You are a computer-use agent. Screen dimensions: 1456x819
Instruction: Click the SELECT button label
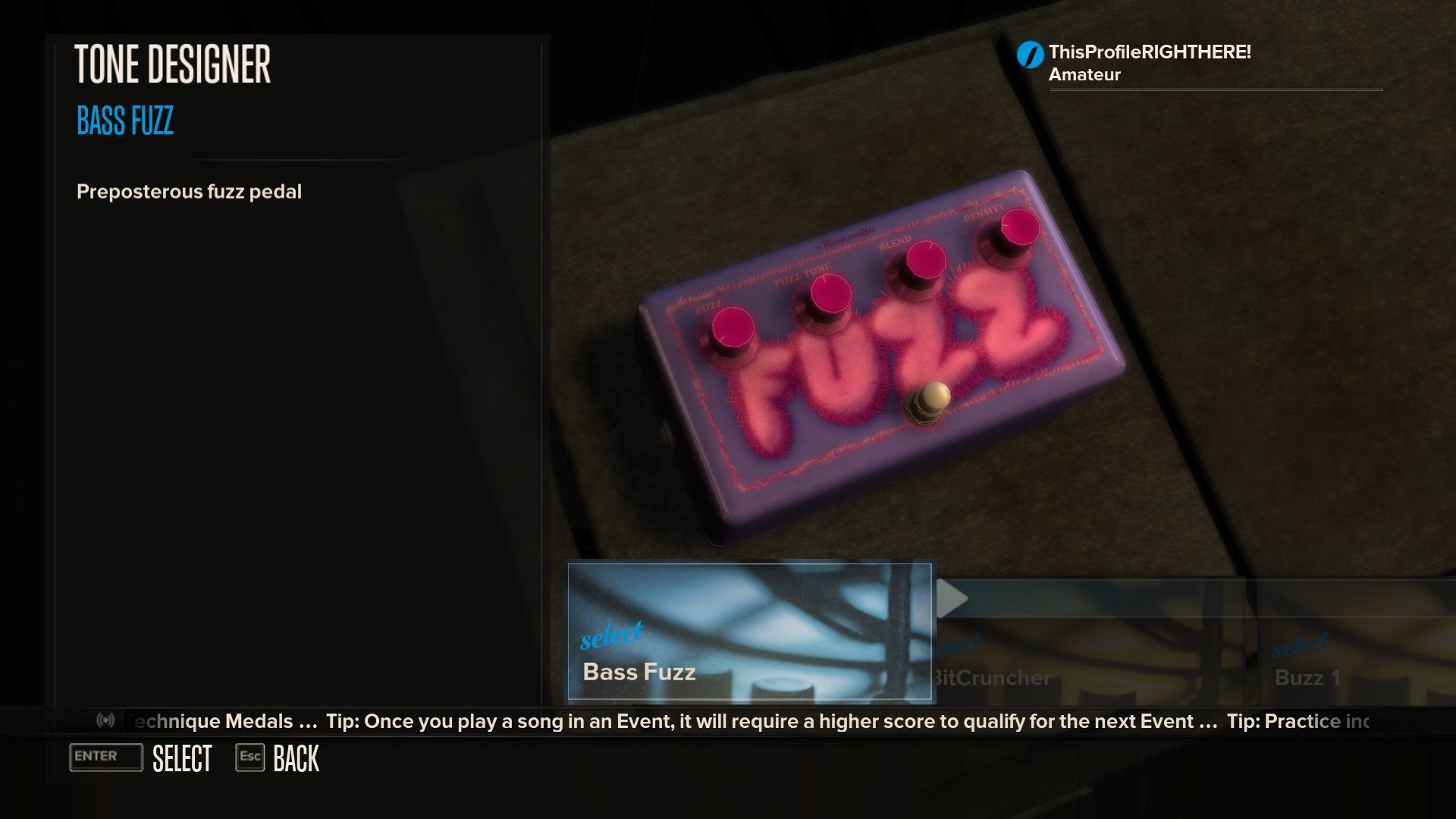[182, 758]
